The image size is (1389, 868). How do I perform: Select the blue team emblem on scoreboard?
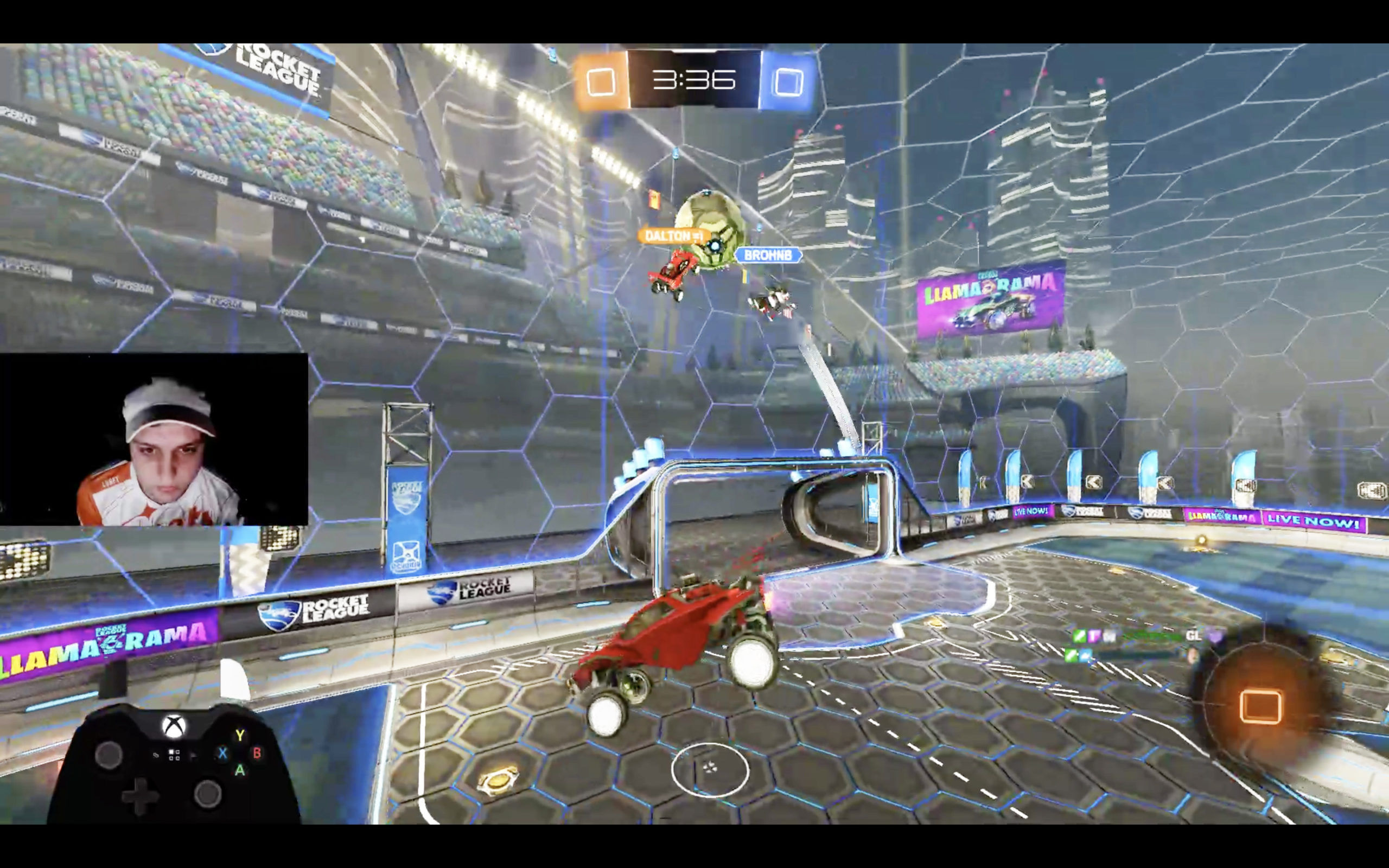point(788,81)
